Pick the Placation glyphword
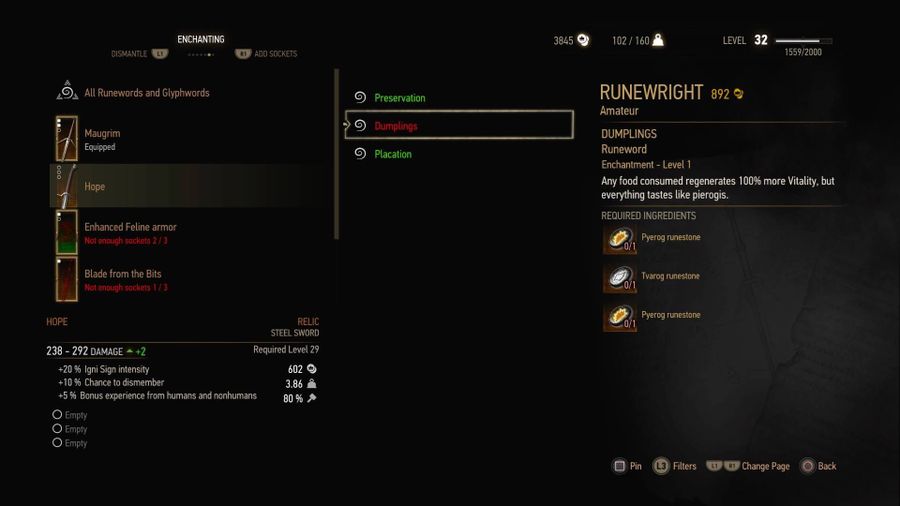 (392, 154)
